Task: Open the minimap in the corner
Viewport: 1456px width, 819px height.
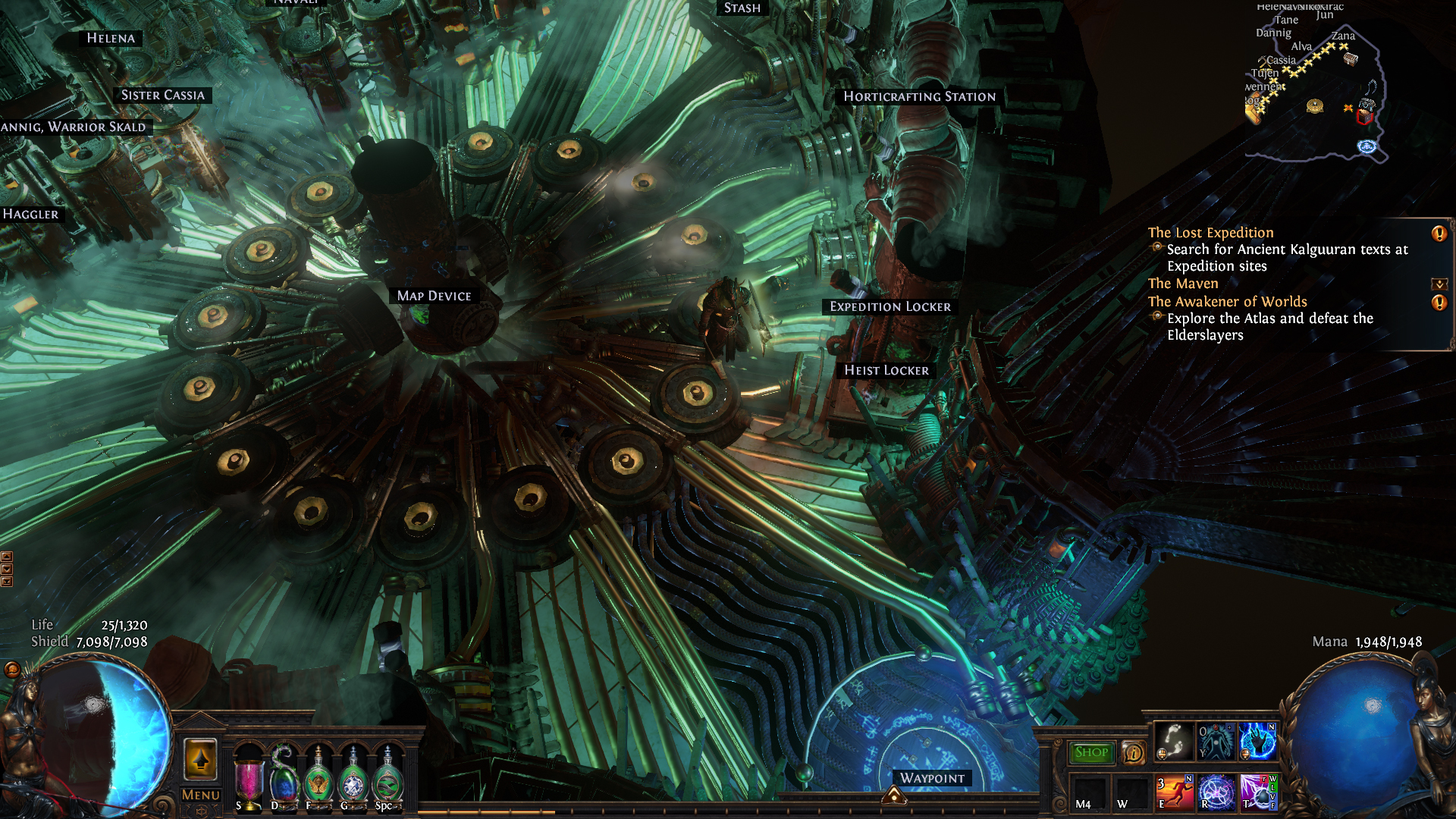Action: click(1316, 83)
